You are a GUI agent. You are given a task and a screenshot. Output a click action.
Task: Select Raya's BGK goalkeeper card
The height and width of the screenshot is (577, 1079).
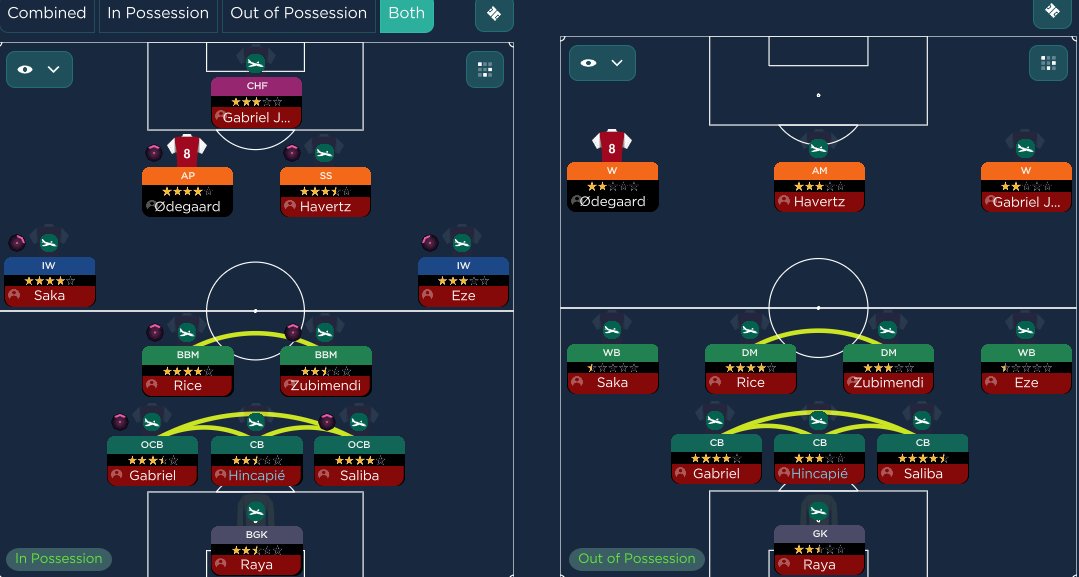256,550
